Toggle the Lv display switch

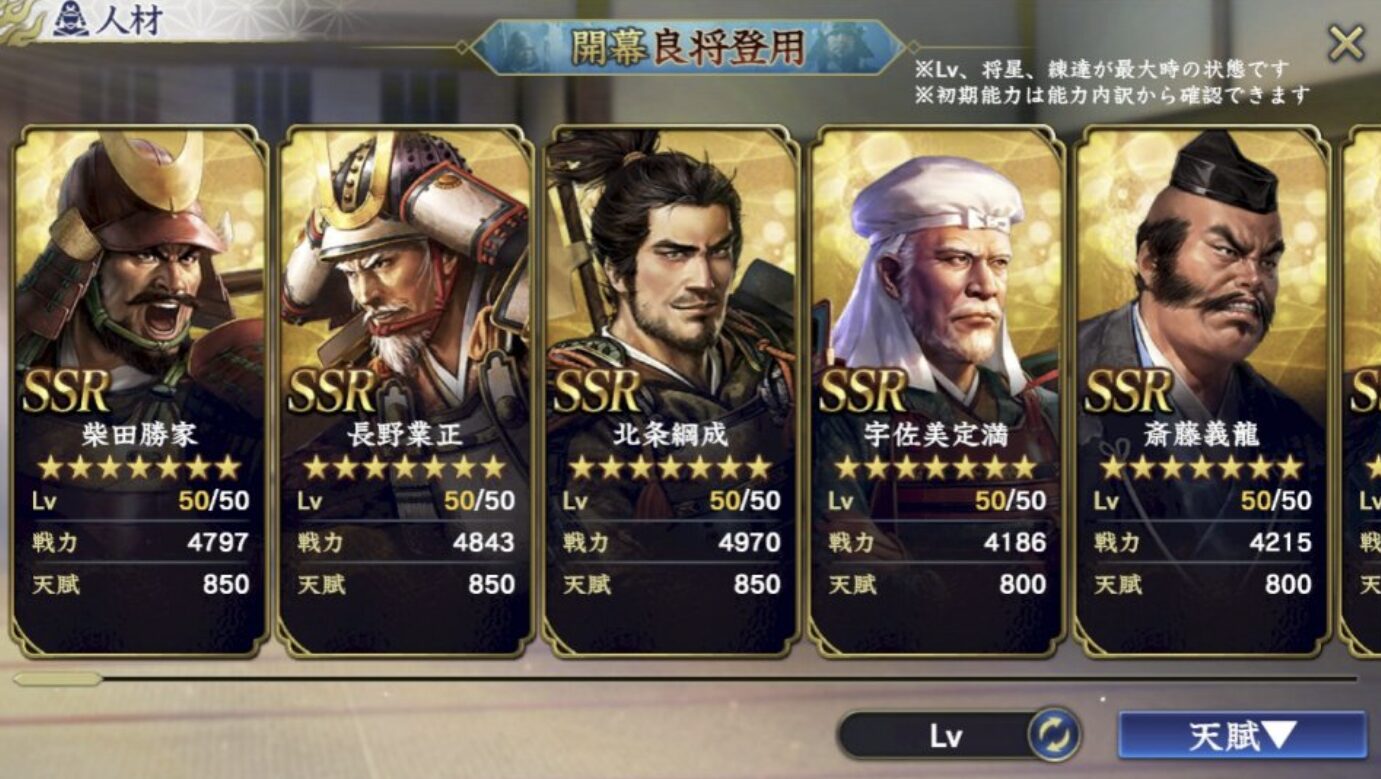(x=1053, y=736)
